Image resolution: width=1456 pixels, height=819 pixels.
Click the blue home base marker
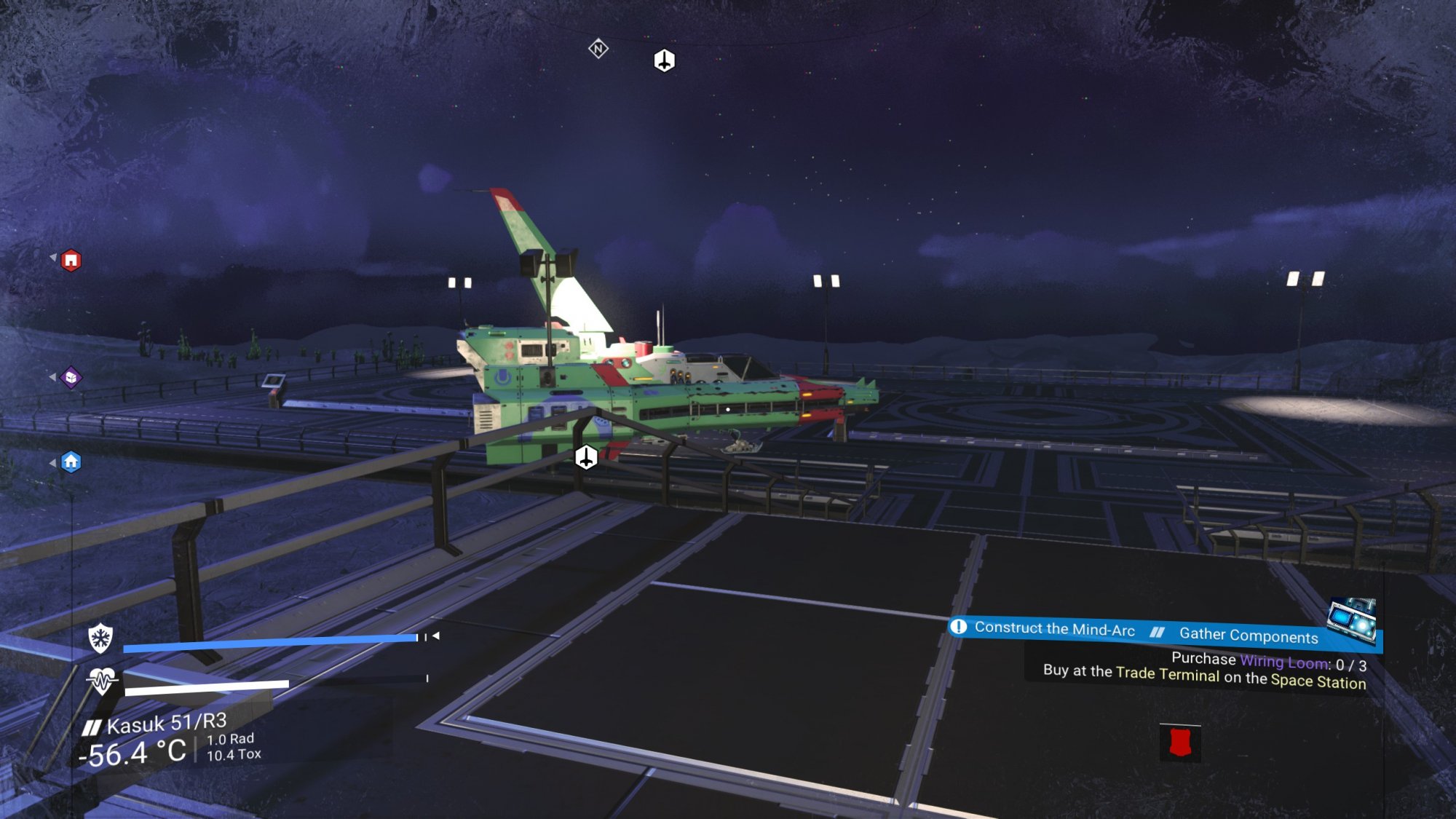[71, 462]
